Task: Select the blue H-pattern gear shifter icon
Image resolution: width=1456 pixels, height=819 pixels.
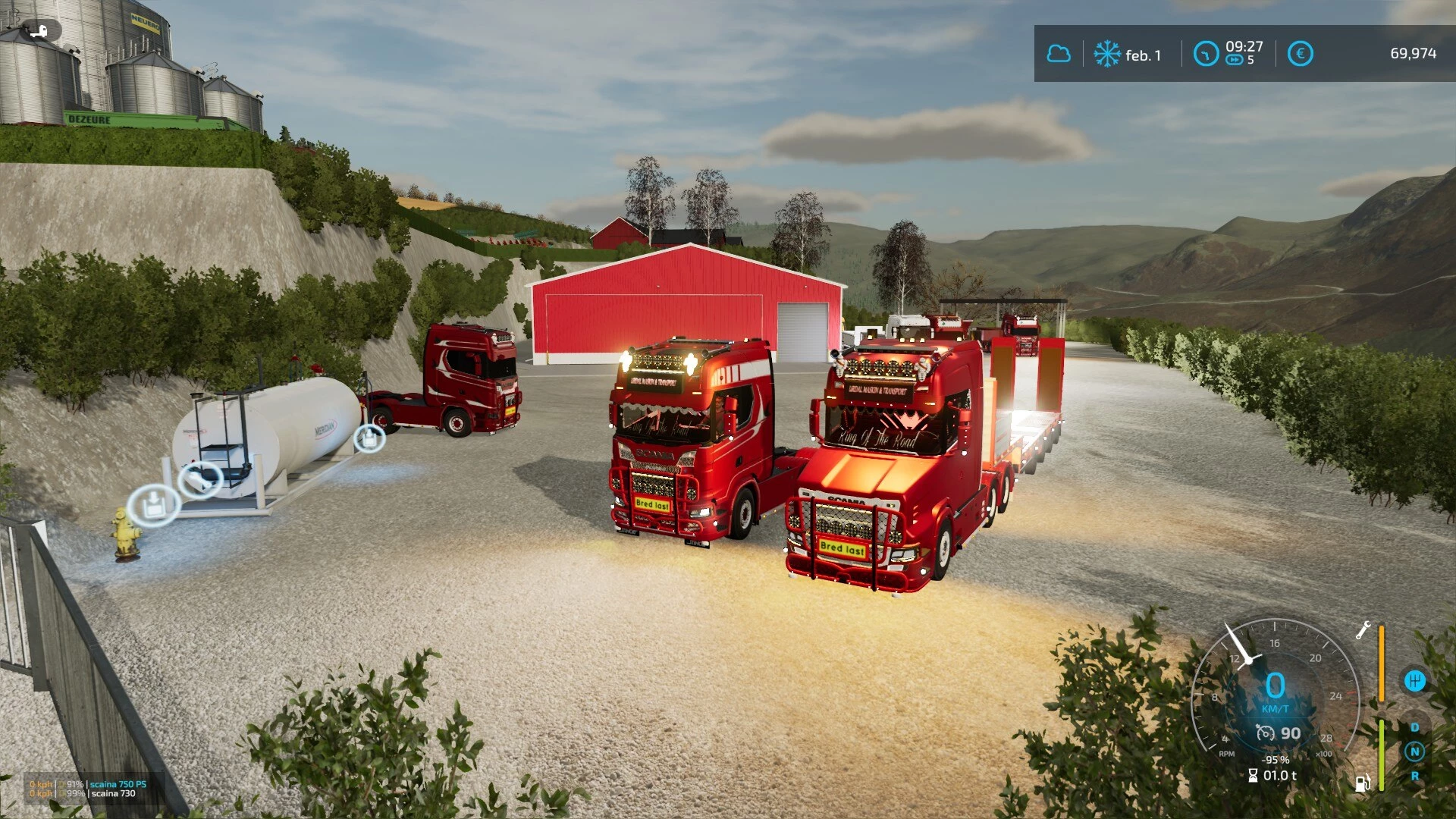Action: (x=1416, y=680)
